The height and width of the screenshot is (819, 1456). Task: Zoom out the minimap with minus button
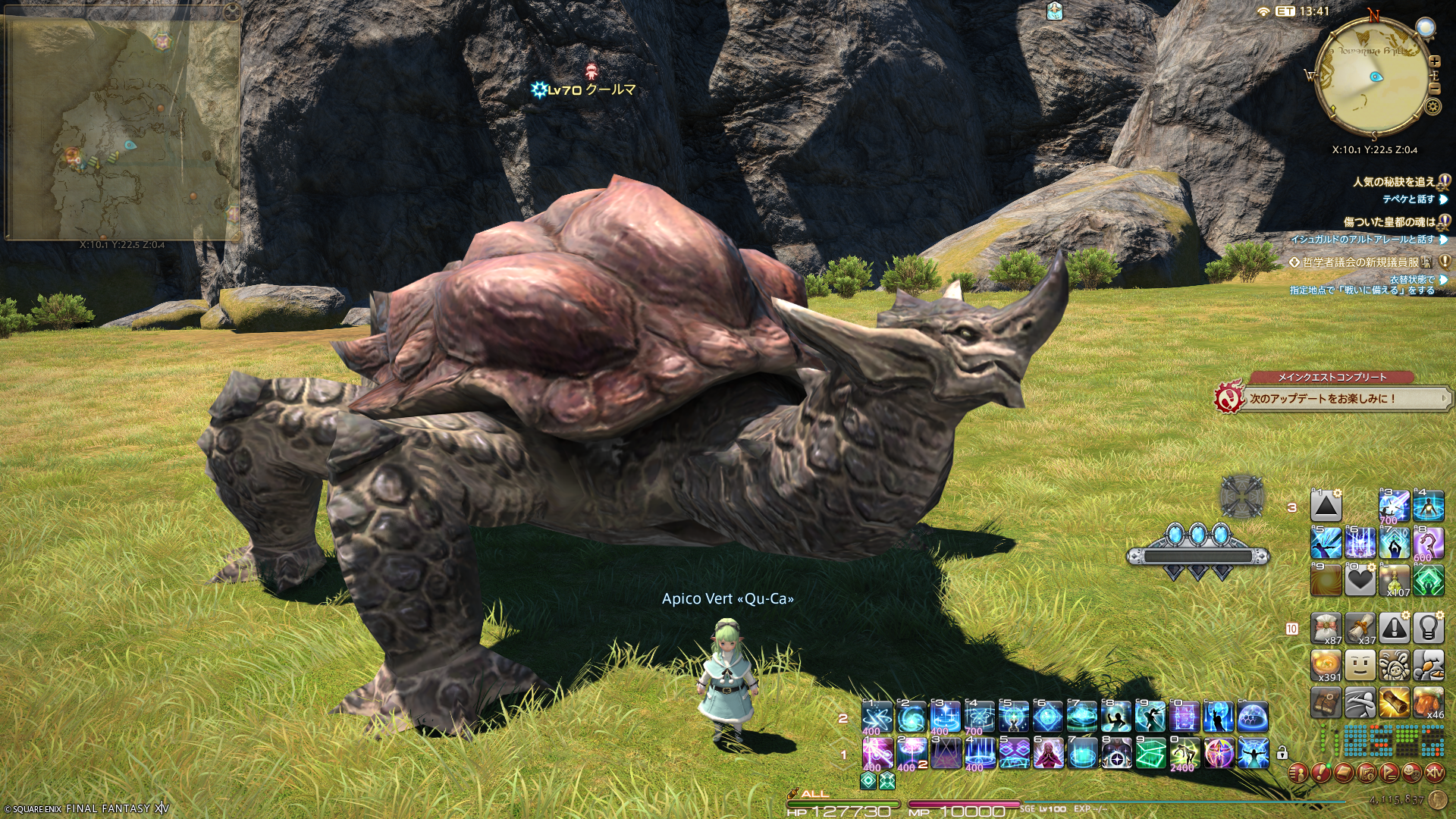1434,89
